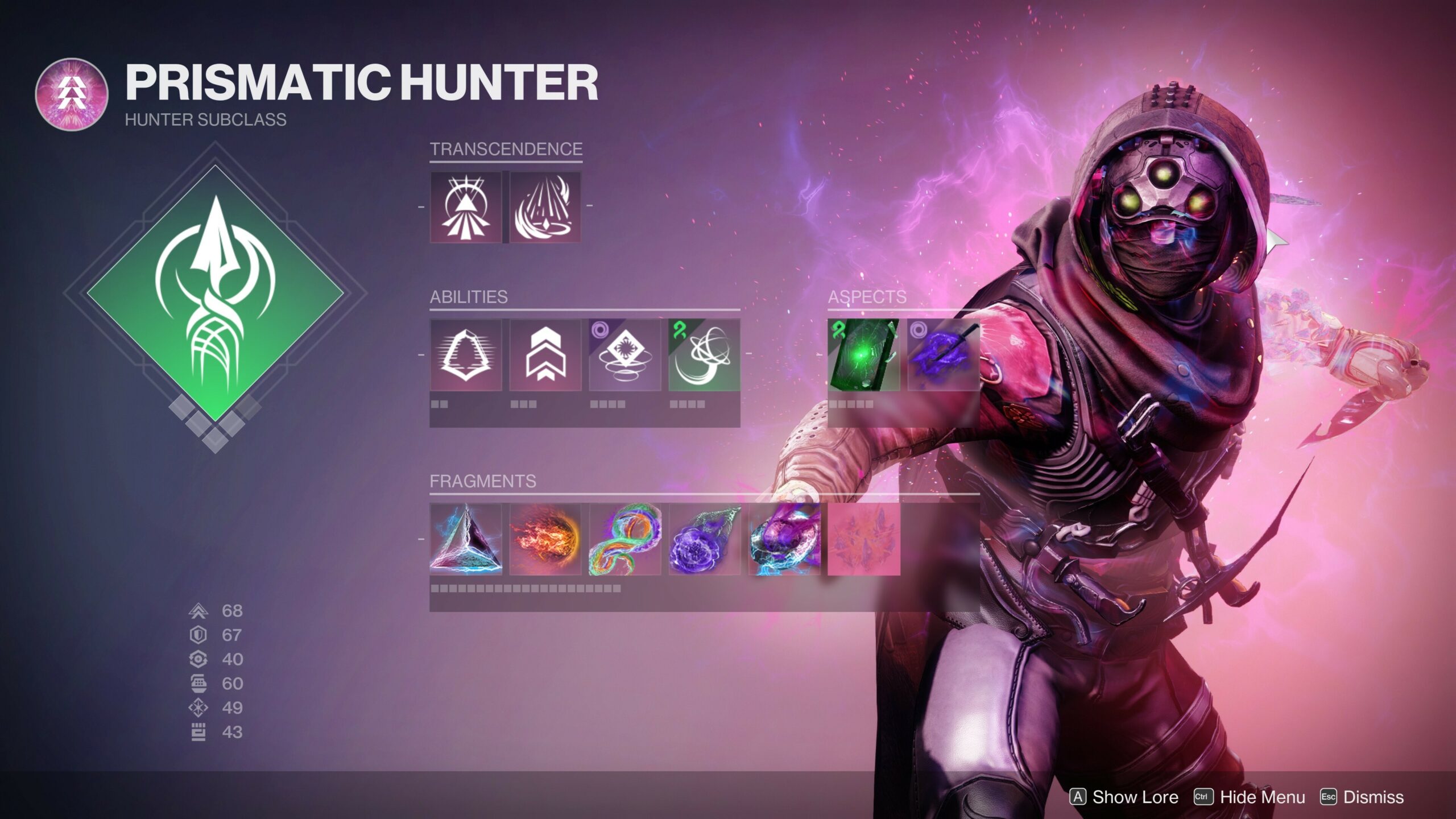
Task: Select the second Transcendence ability icon
Action: [545, 207]
